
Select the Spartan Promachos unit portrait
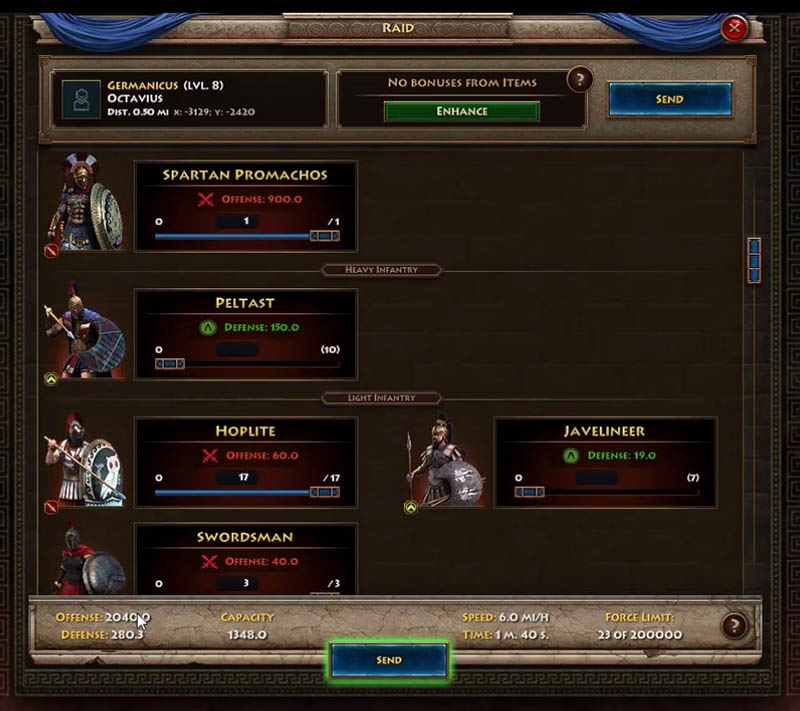88,203
